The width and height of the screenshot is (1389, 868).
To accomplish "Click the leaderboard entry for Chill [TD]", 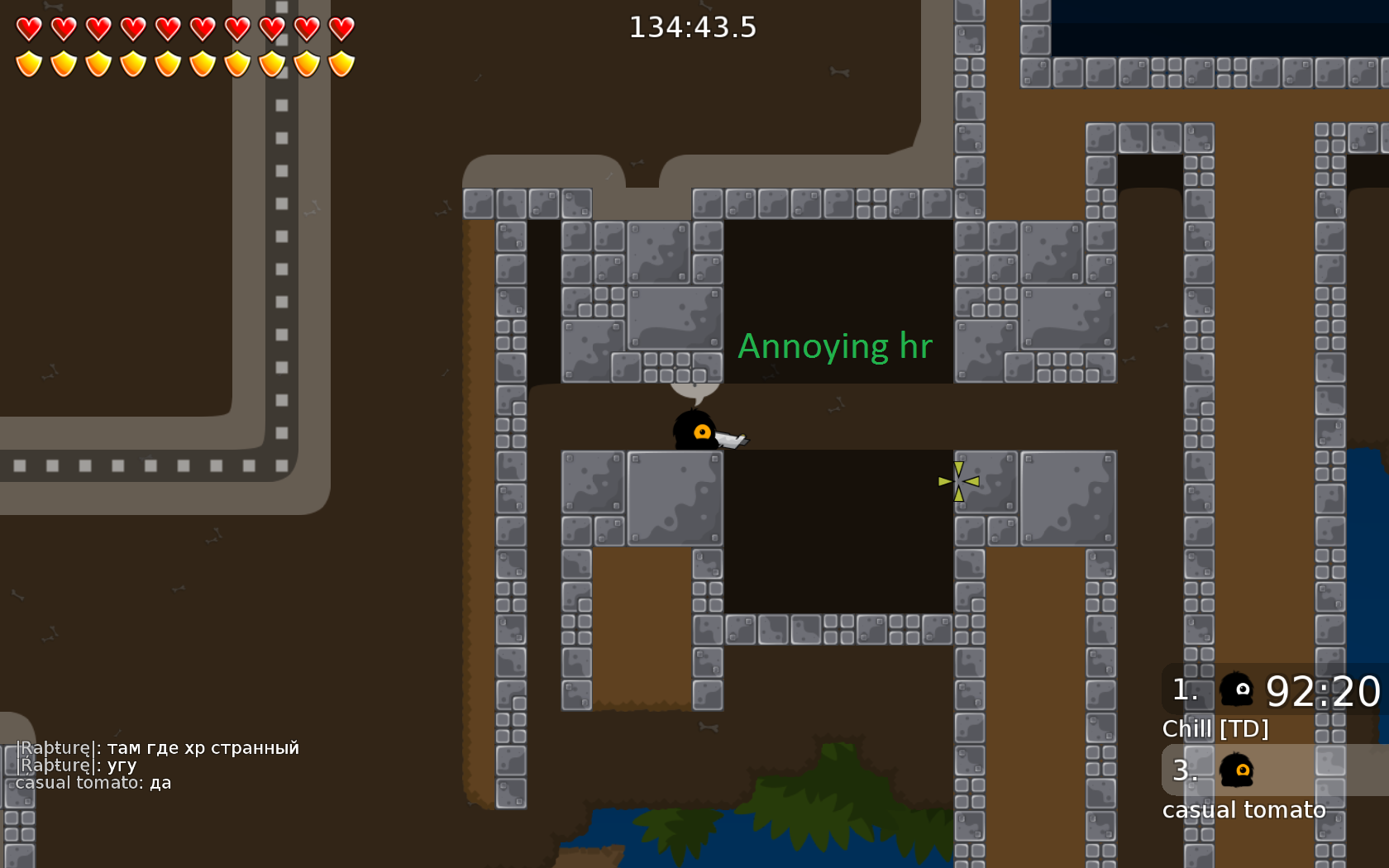I will 1216,728.
